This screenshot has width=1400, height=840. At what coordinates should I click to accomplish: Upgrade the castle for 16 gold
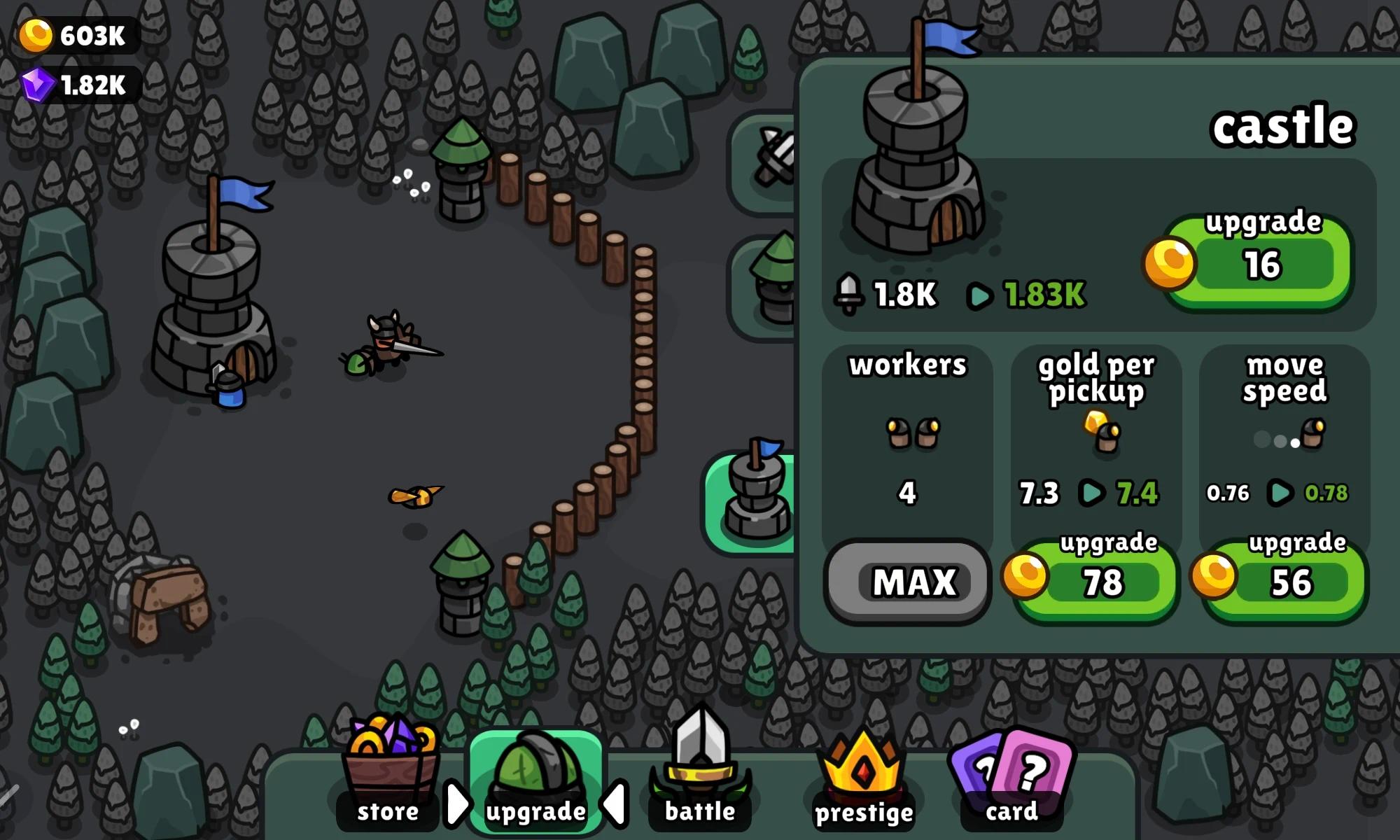point(1260,264)
